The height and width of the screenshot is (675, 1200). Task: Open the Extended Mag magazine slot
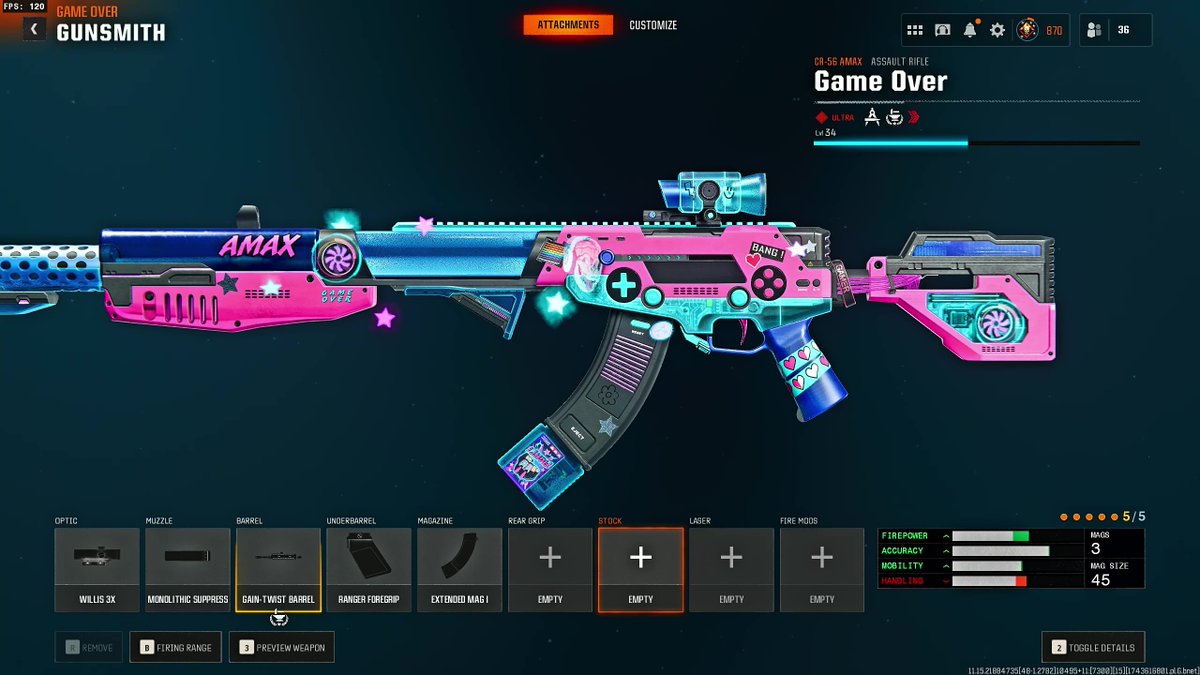460,569
